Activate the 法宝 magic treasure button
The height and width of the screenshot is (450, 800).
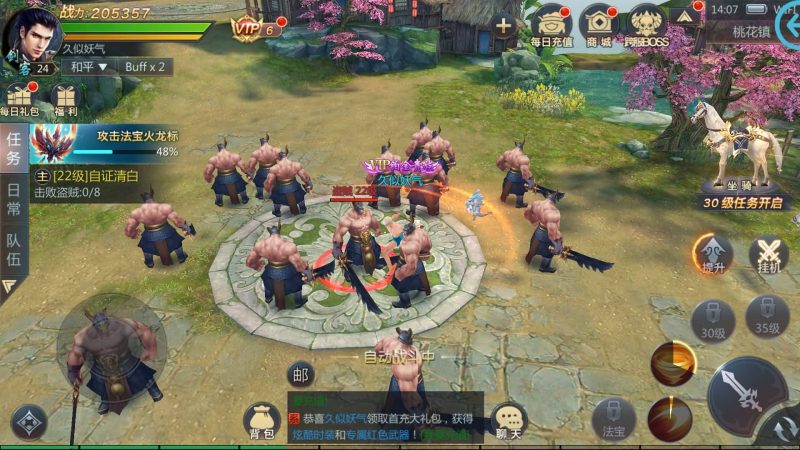point(613,420)
